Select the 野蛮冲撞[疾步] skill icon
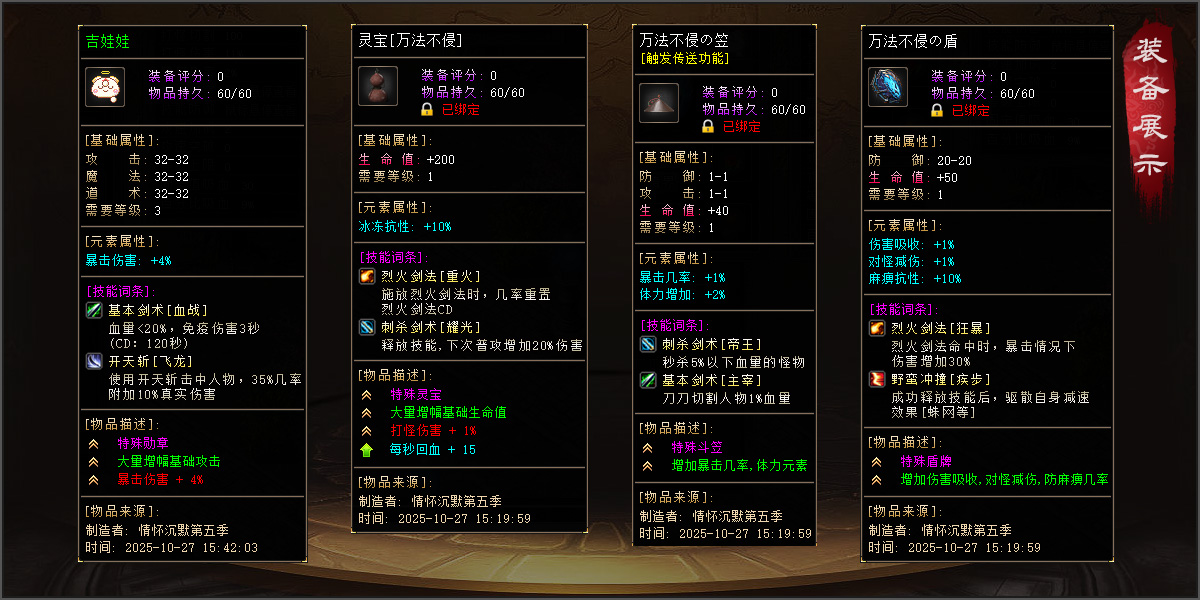1200x600 pixels. click(877, 379)
